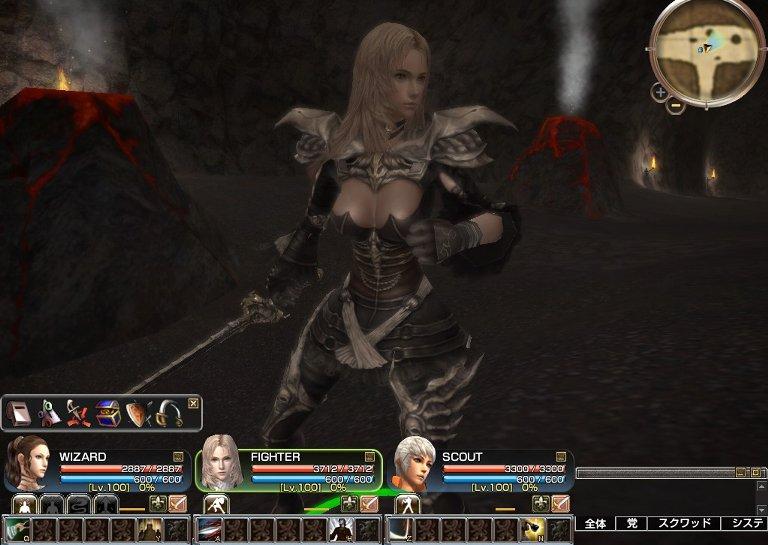Switch to the スクワッド chat tab
The width and height of the screenshot is (768, 545).
point(682,523)
